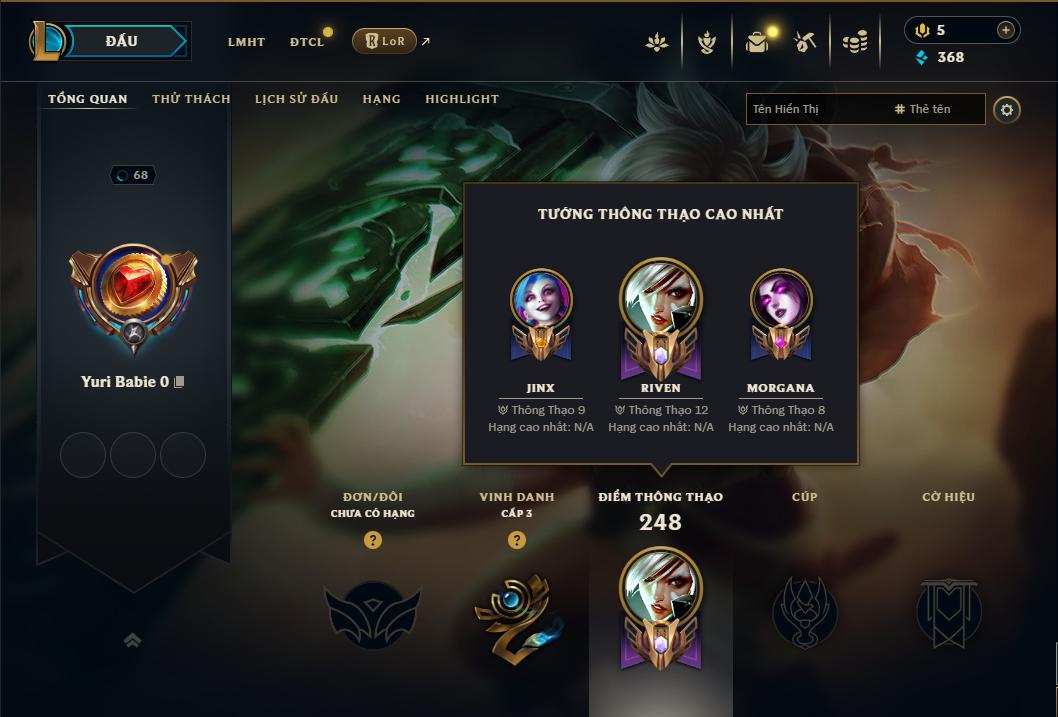1058x717 pixels.
Task: Open the CÚP trophy emblem
Action: pos(804,612)
